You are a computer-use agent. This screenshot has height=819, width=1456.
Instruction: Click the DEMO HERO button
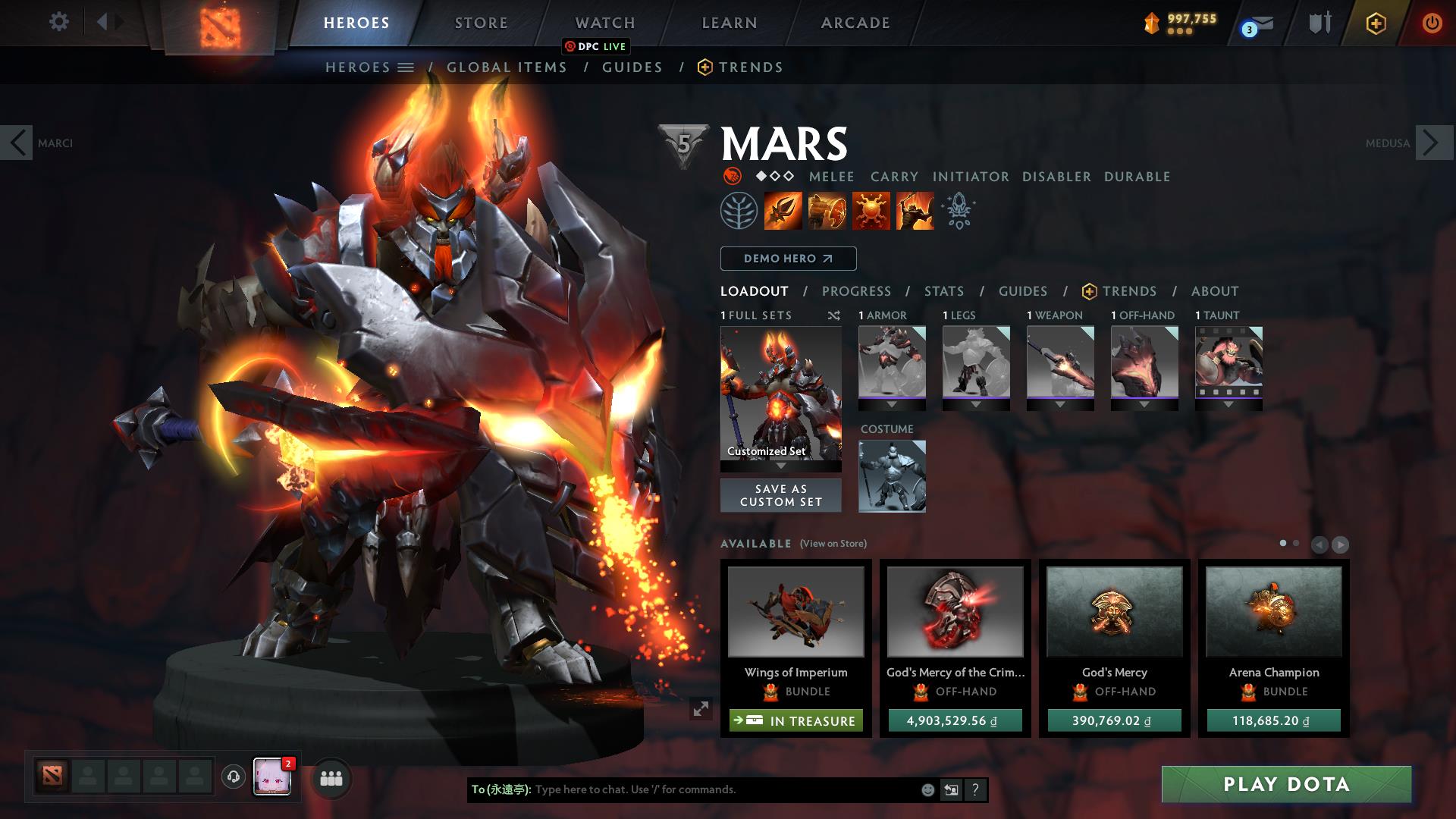[x=788, y=259]
